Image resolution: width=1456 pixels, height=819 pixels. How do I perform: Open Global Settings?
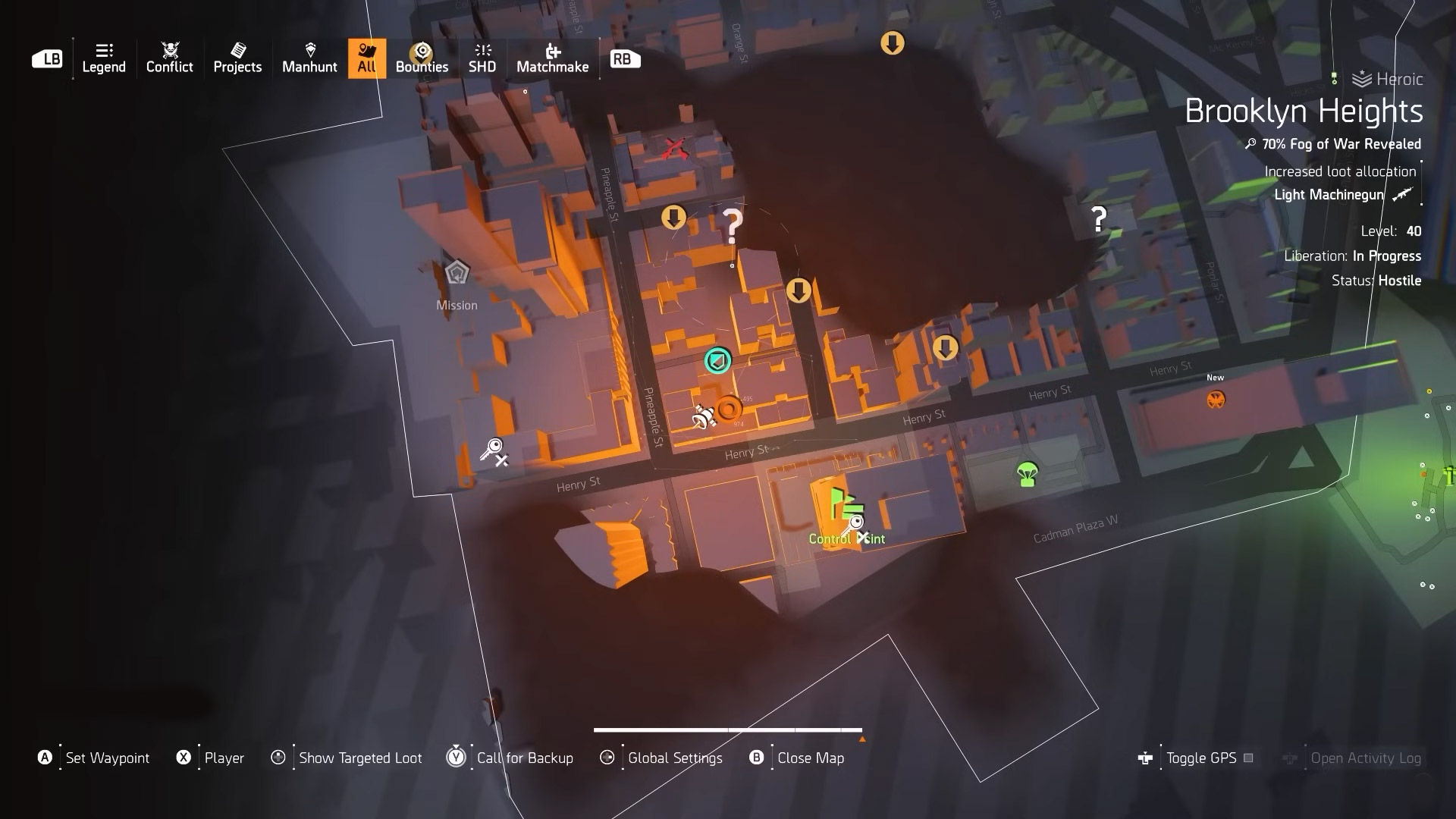click(x=674, y=758)
